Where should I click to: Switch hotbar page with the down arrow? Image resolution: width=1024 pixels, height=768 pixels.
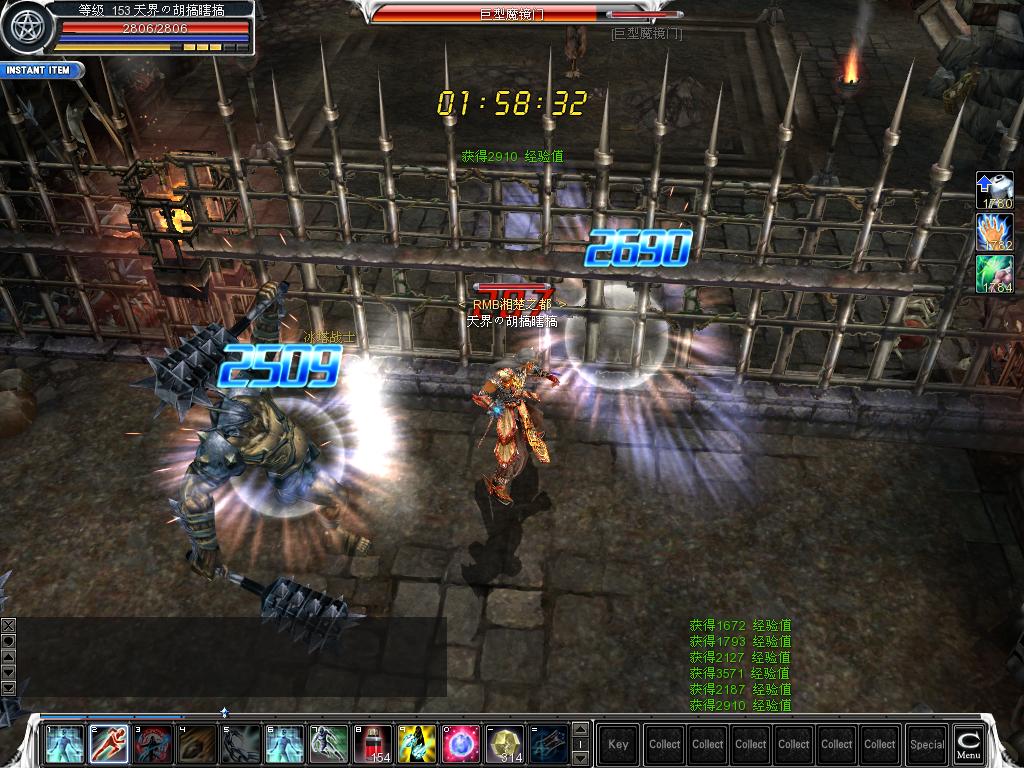tap(578, 757)
